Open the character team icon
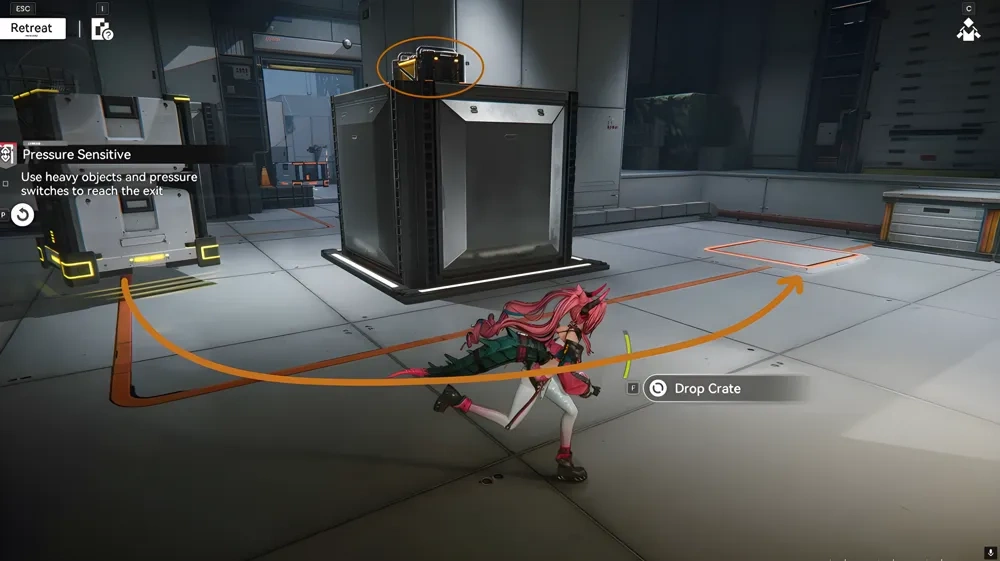This screenshot has height=561, width=1000. [967, 30]
